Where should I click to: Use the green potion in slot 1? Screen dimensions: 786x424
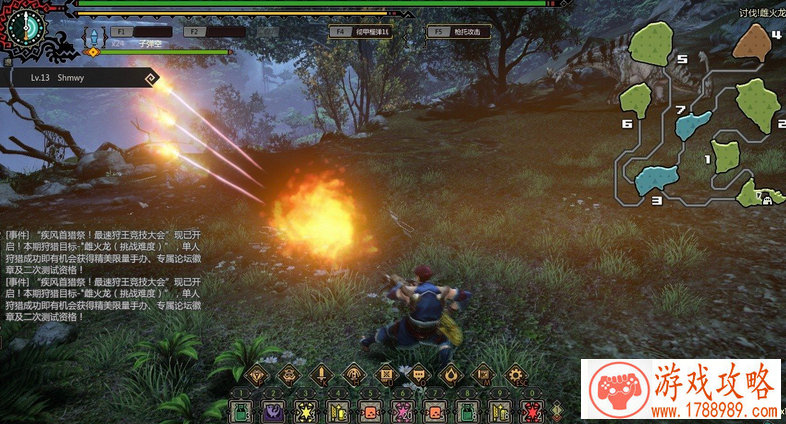click(241, 411)
